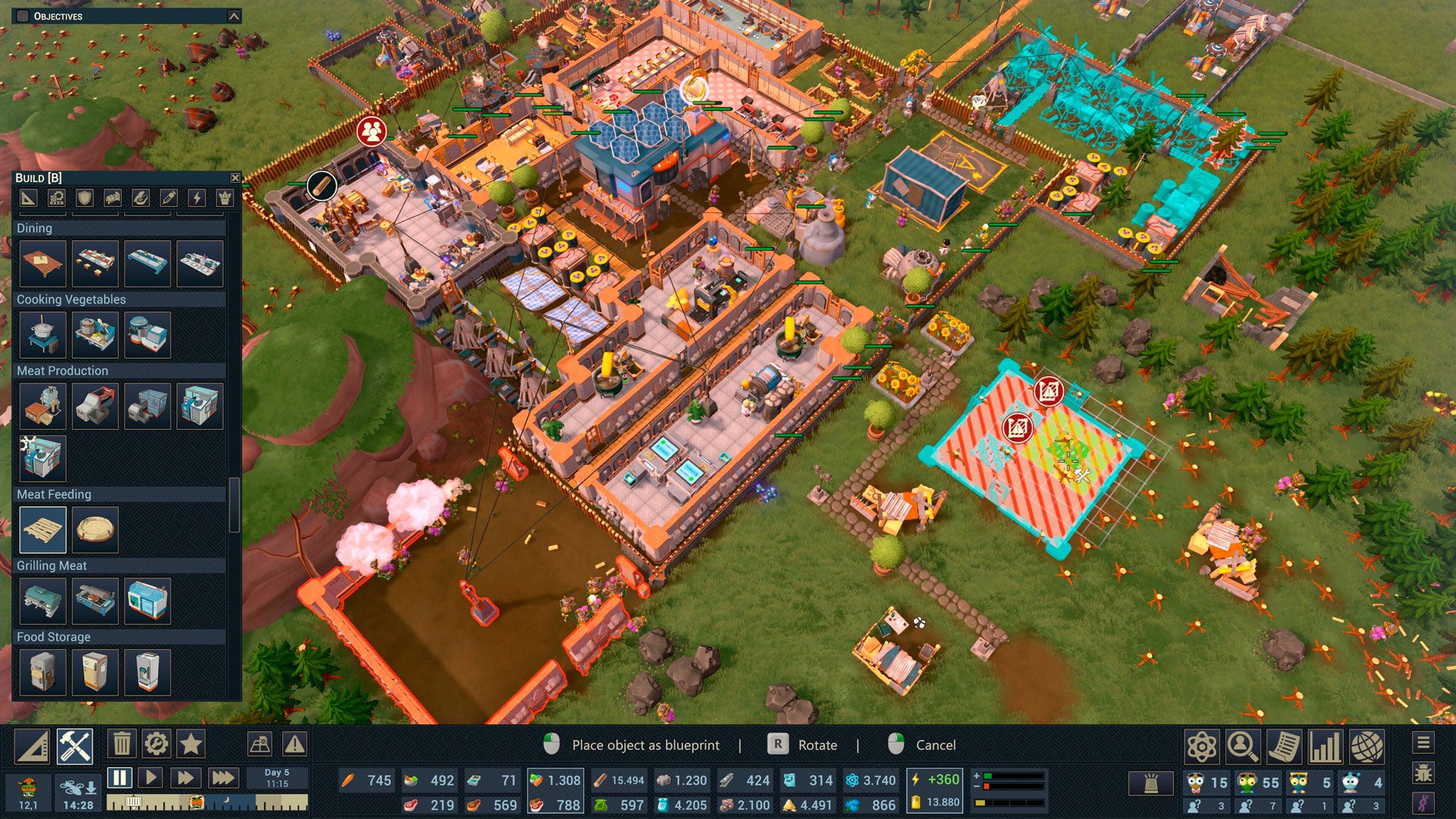Open the hamburger main menu
This screenshot has width=1456, height=819.
1423,743
